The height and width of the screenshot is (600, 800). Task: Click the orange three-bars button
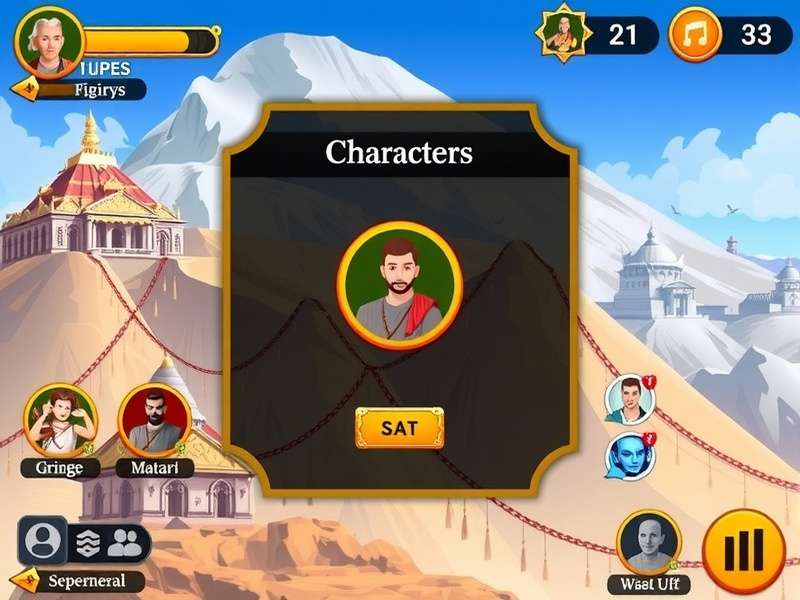tap(744, 549)
